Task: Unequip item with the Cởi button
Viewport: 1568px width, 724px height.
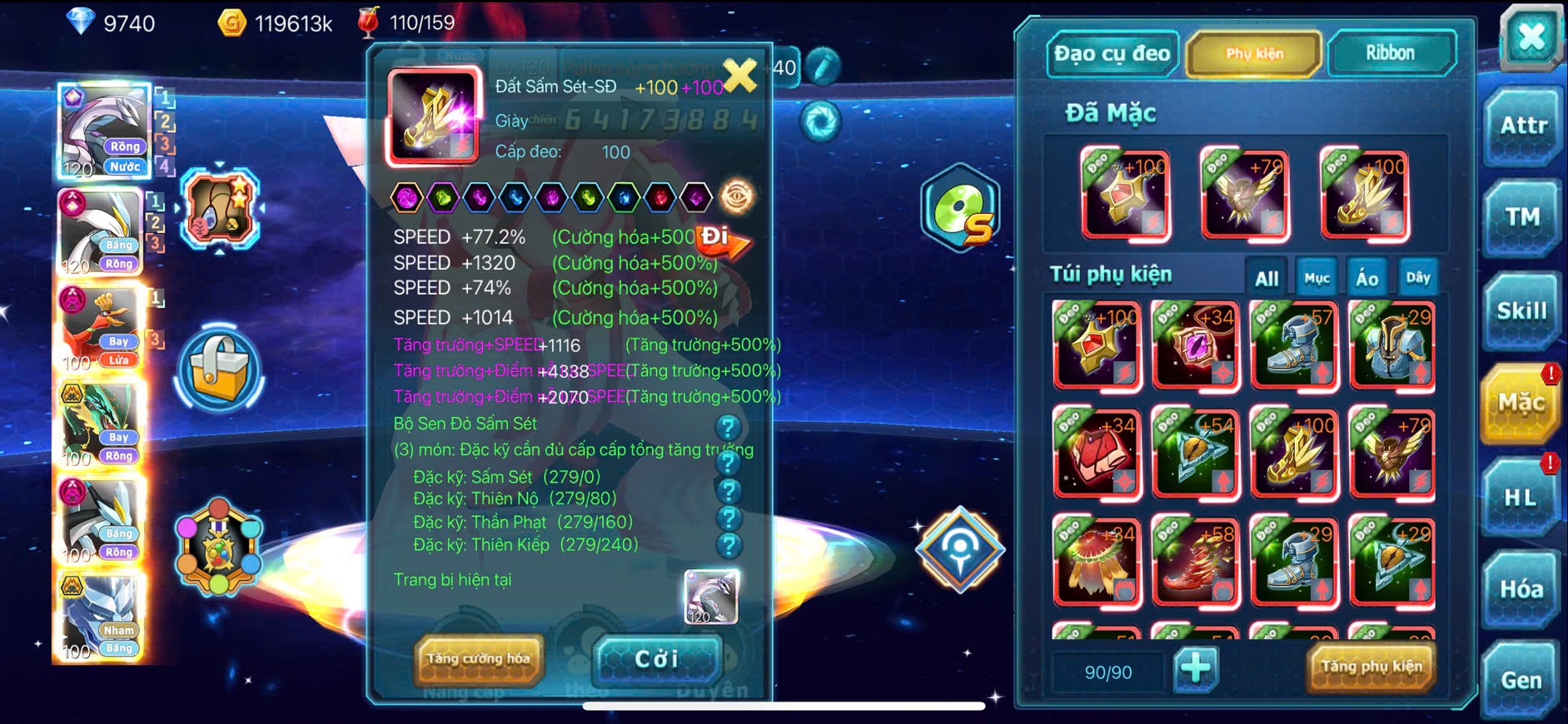Action: coord(656,659)
